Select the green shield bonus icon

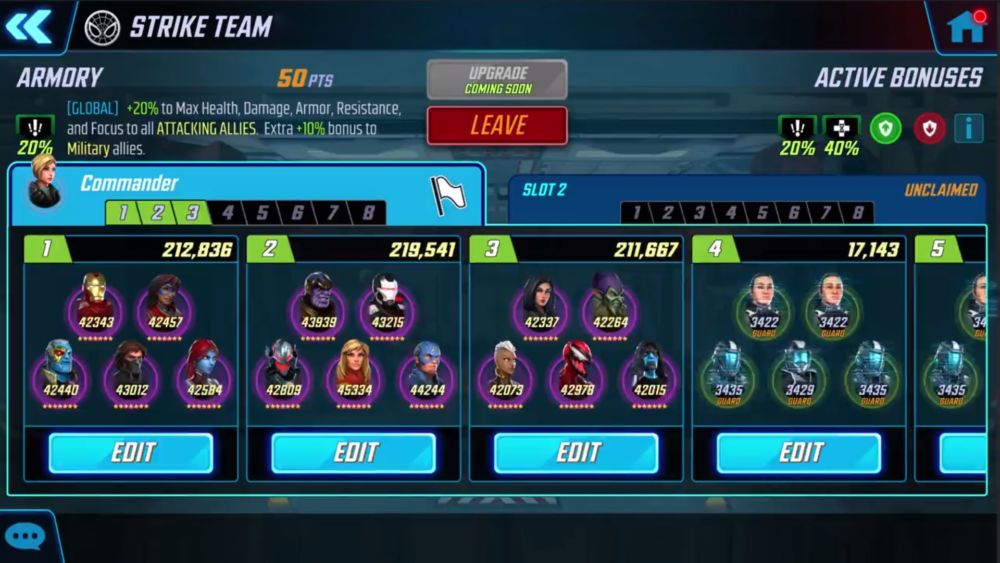point(885,128)
